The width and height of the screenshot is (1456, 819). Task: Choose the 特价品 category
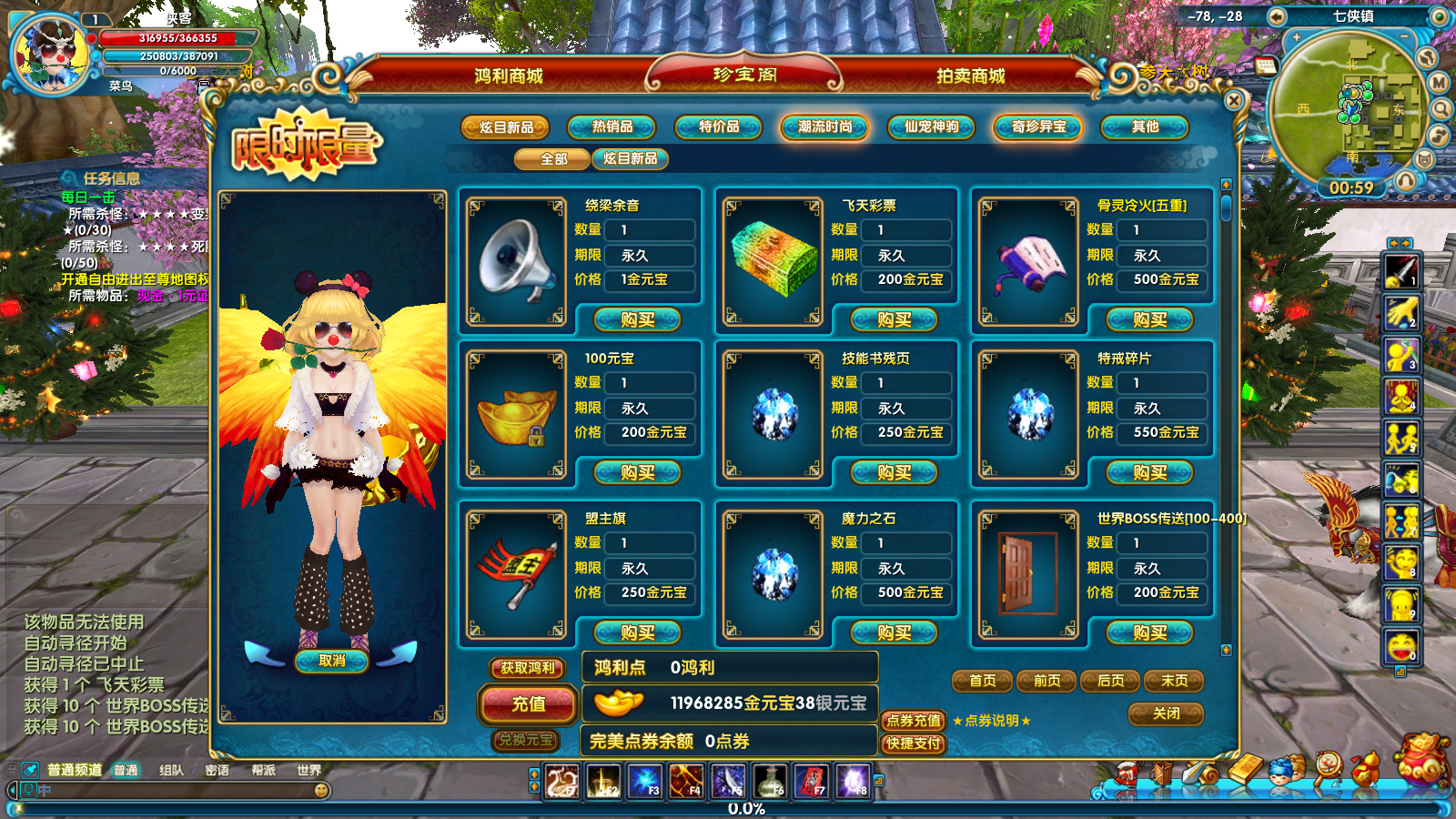719,127
